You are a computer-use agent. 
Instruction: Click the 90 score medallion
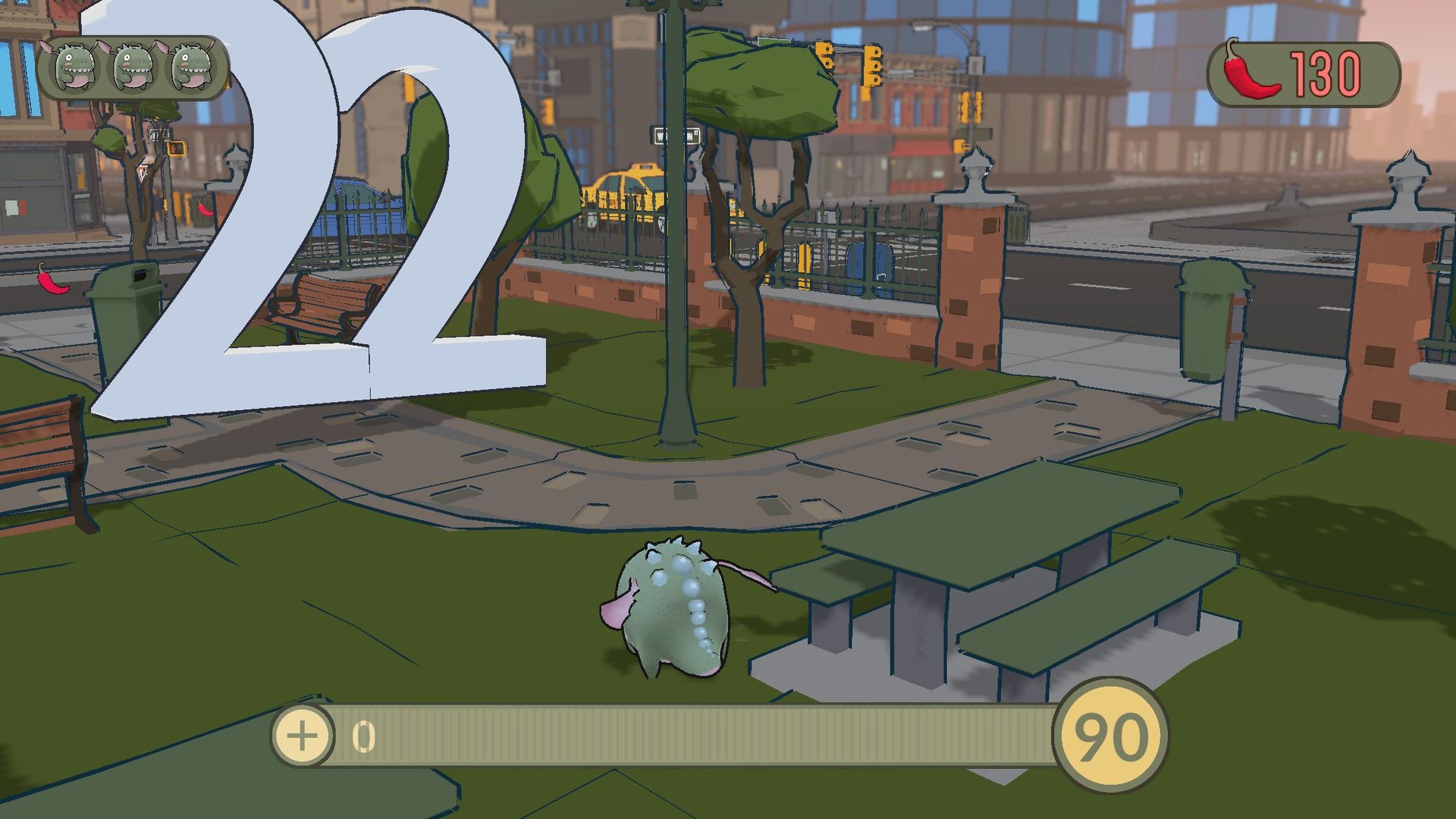tap(1110, 734)
